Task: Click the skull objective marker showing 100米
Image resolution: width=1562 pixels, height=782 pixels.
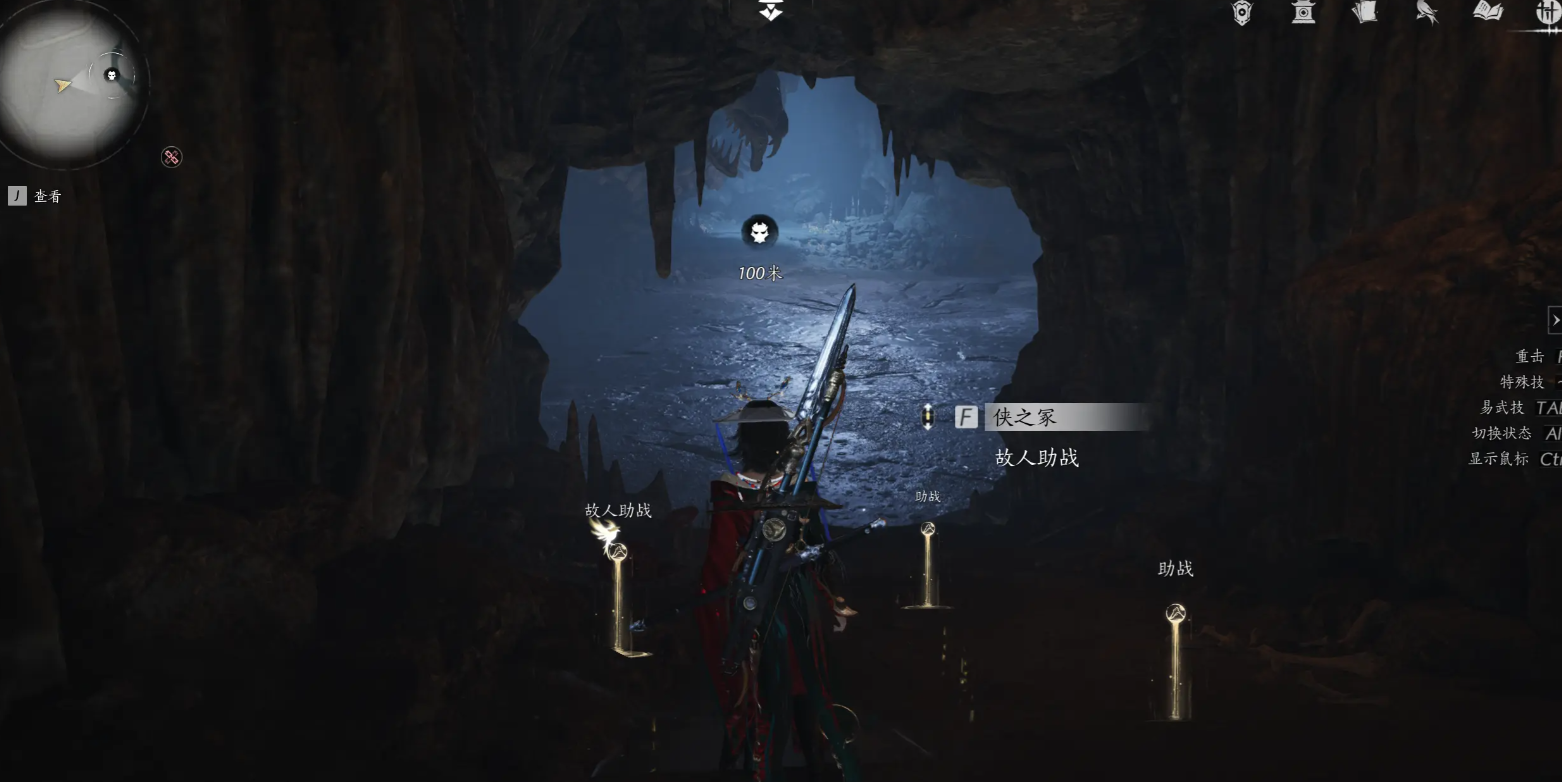Action: tap(759, 233)
